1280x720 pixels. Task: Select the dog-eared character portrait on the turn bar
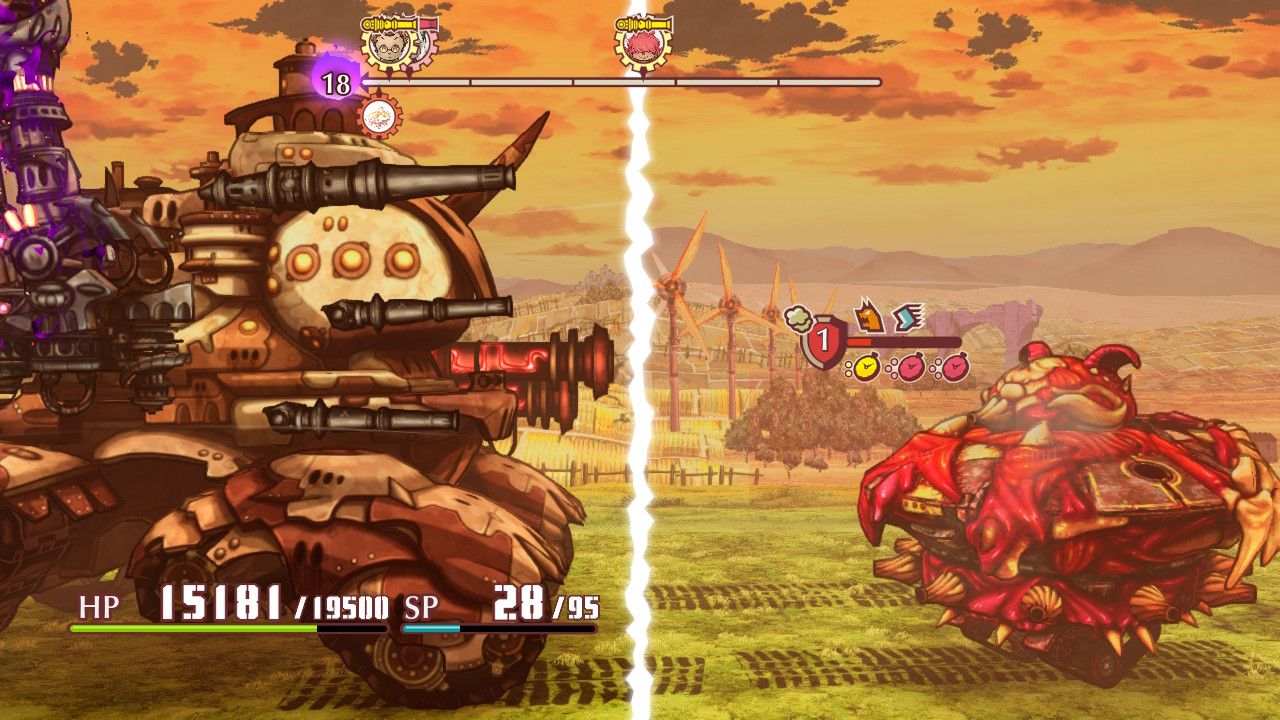[390, 47]
